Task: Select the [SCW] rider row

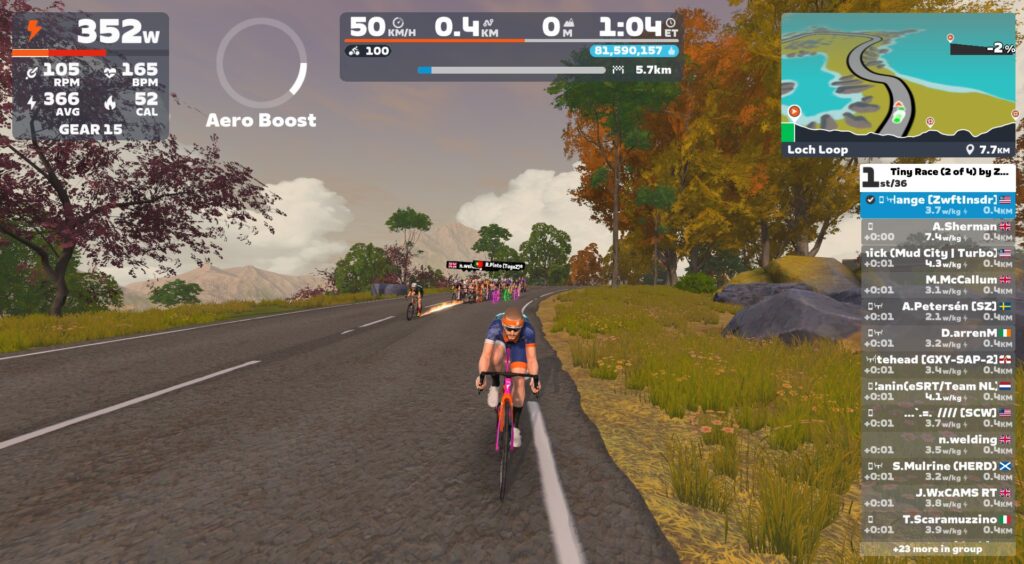Action: (938, 417)
